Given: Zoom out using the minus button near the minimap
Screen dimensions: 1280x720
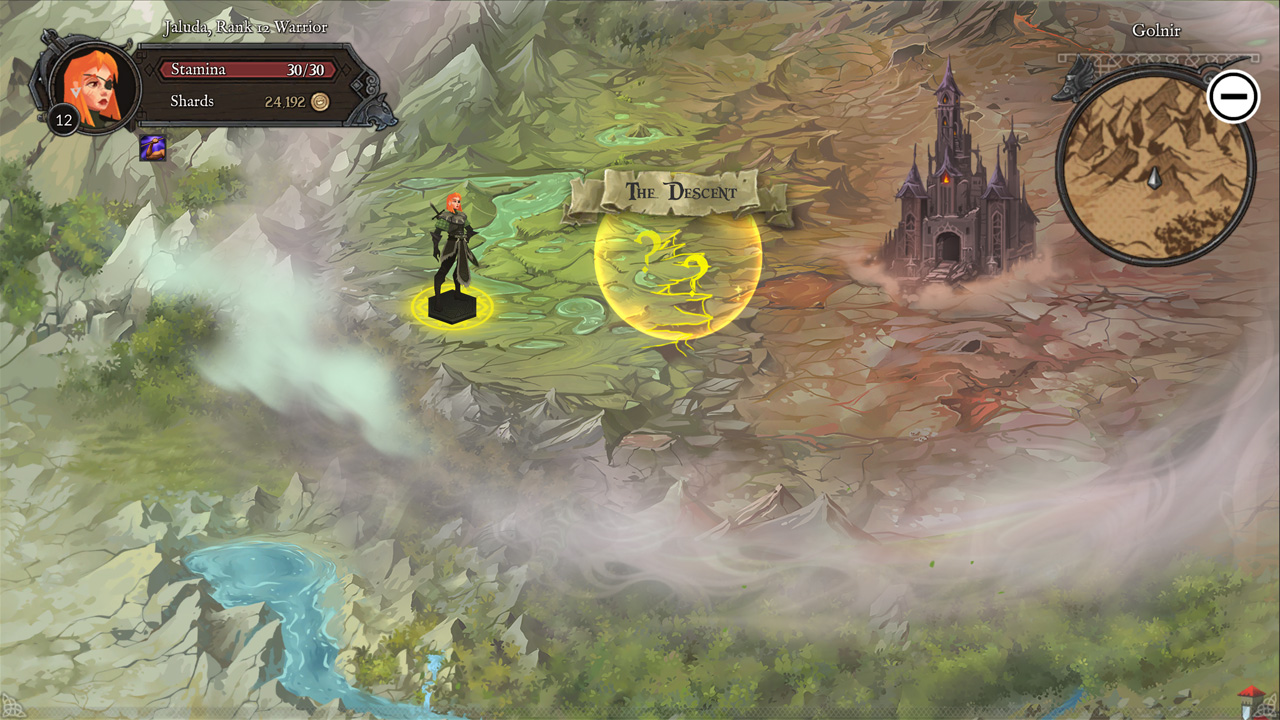Looking at the screenshot, I should point(1234,95).
